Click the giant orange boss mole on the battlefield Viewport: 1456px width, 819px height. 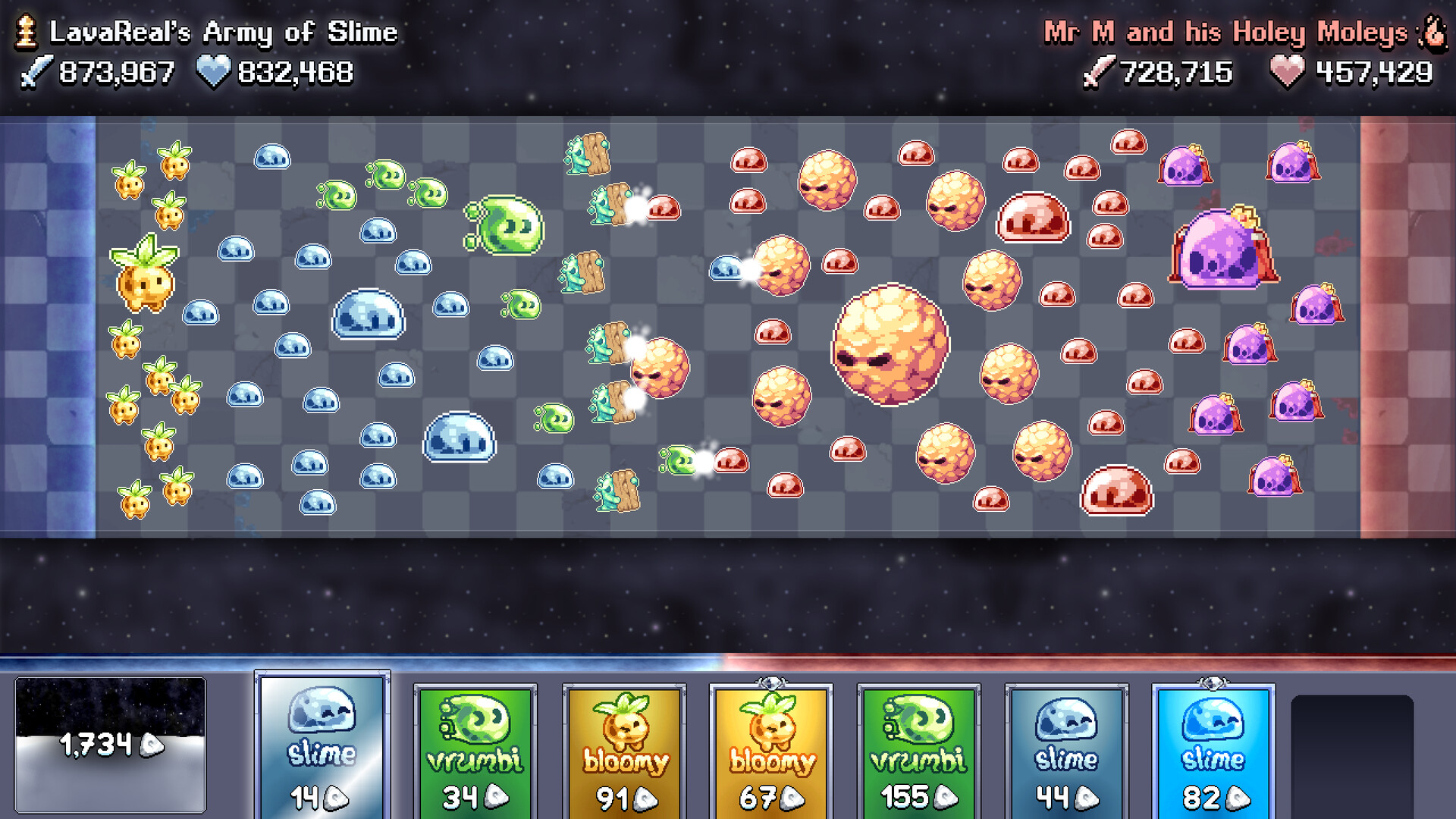(x=891, y=345)
